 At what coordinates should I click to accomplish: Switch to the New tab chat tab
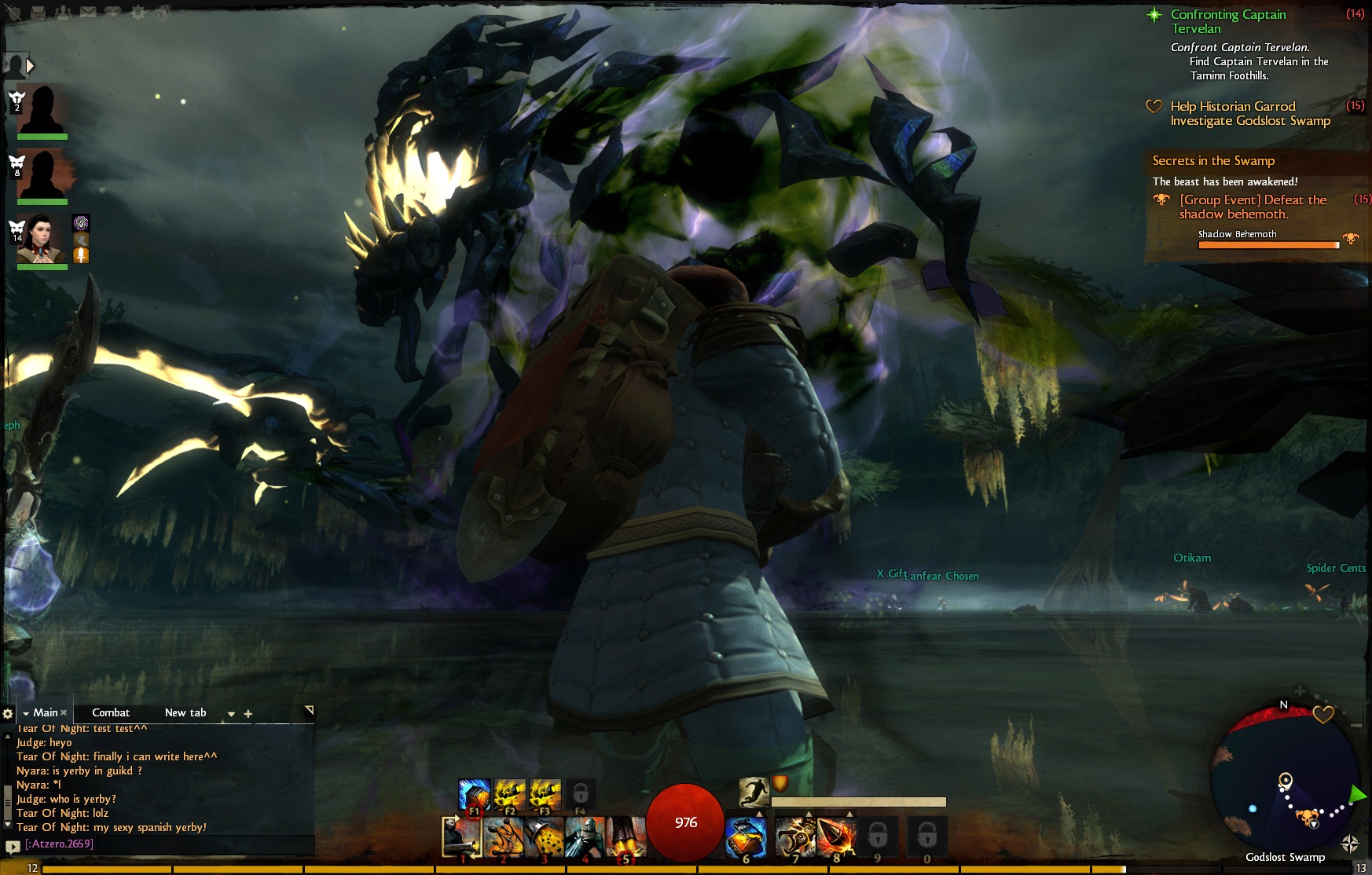(x=185, y=712)
